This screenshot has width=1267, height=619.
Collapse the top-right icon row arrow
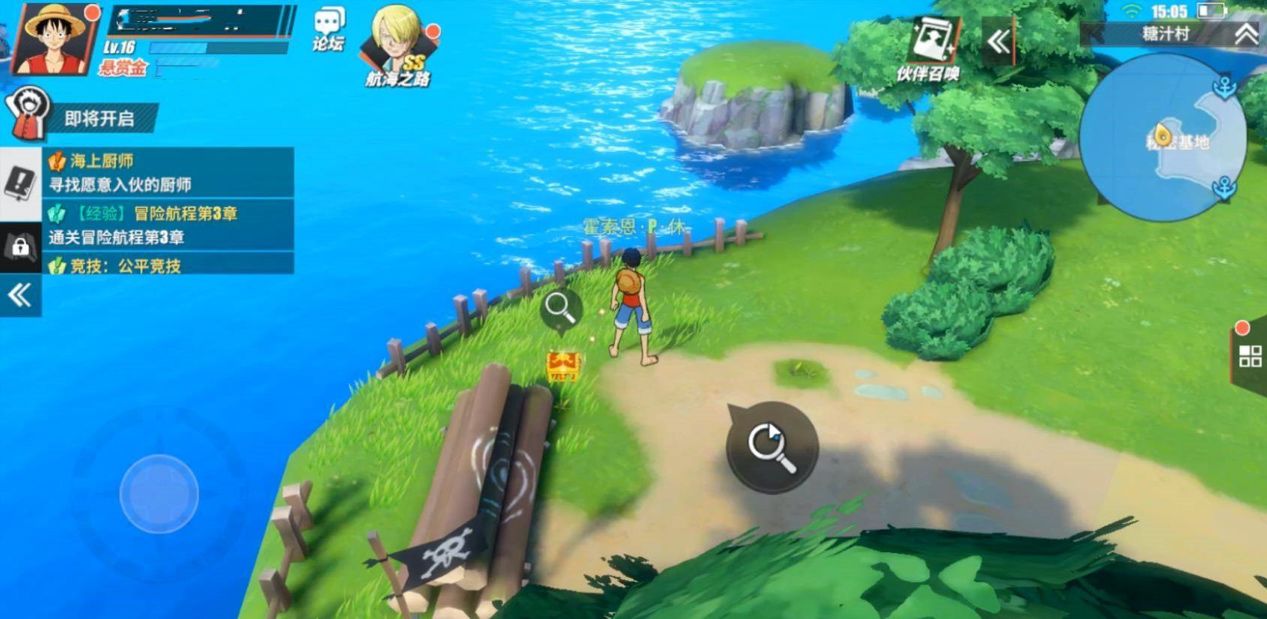pyautogui.click(x=998, y=41)
